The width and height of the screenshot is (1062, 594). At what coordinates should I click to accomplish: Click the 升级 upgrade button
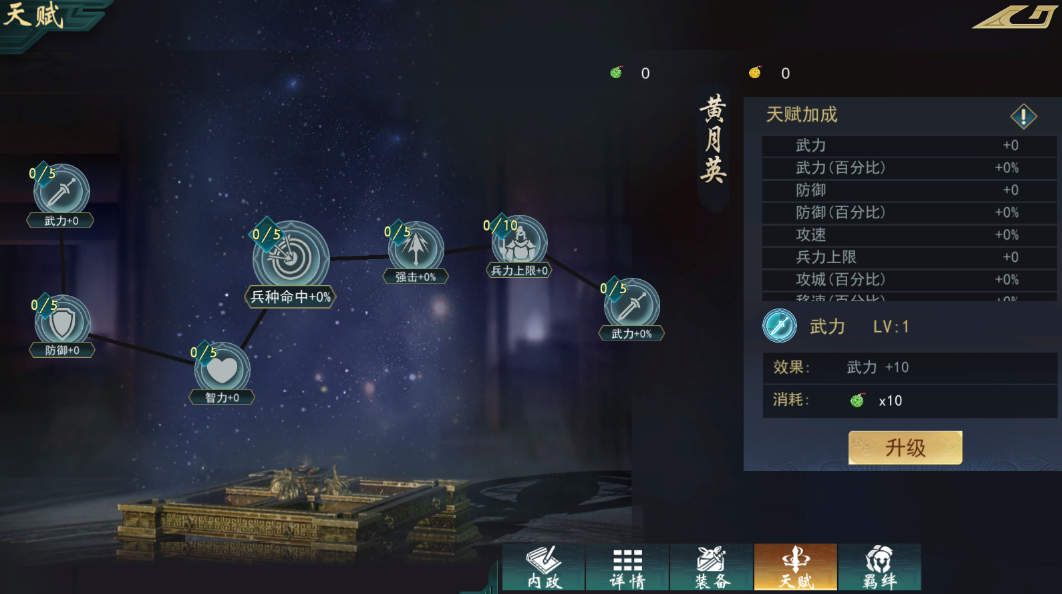click(905, 448)
